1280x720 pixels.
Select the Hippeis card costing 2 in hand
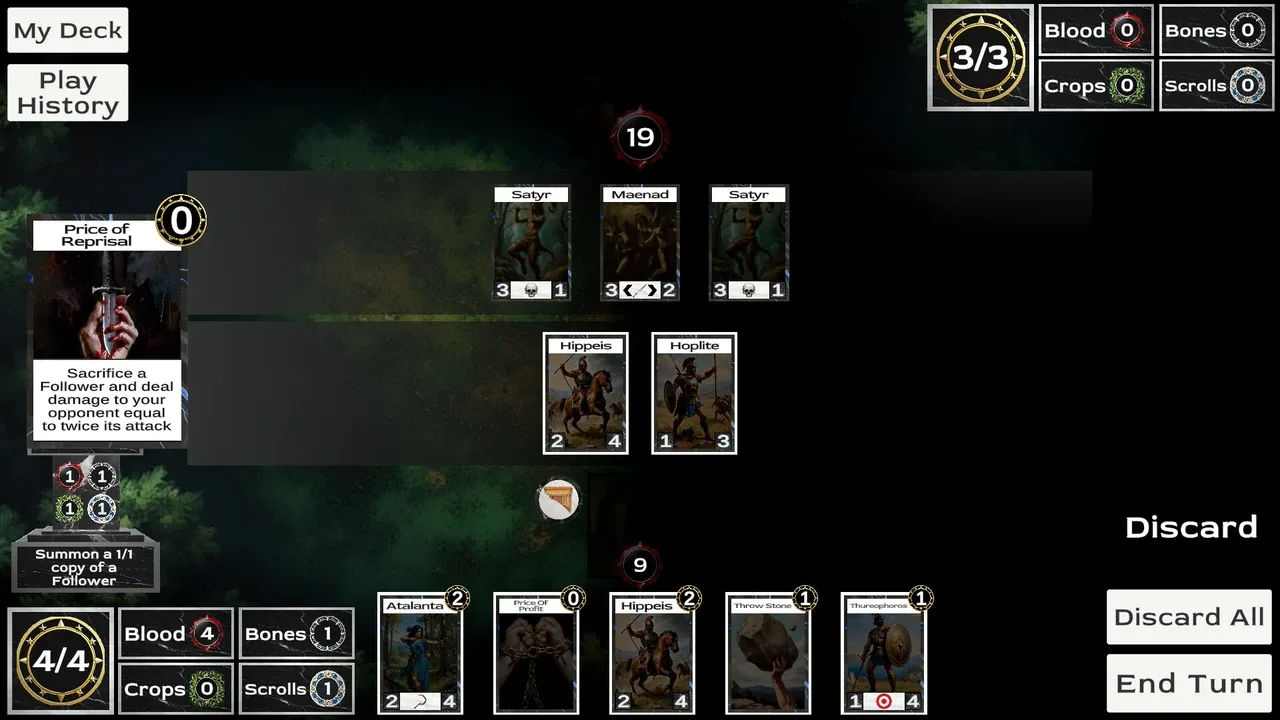coord(652,654)
